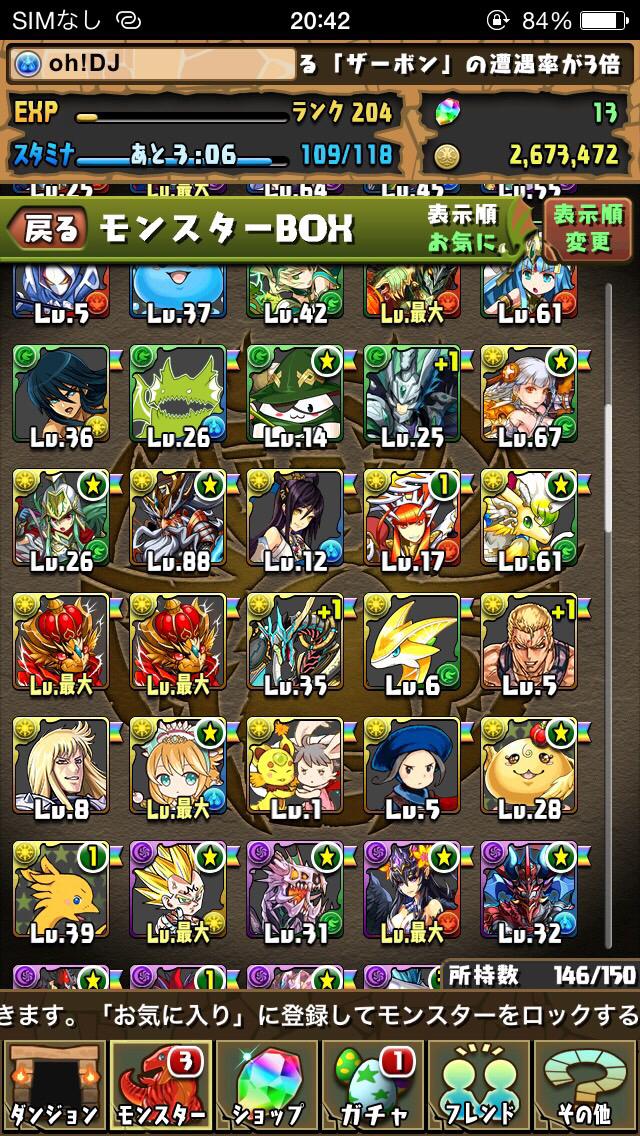
Task: Pick the cat and boy Lv.1 monster
Action: point(294,765)
